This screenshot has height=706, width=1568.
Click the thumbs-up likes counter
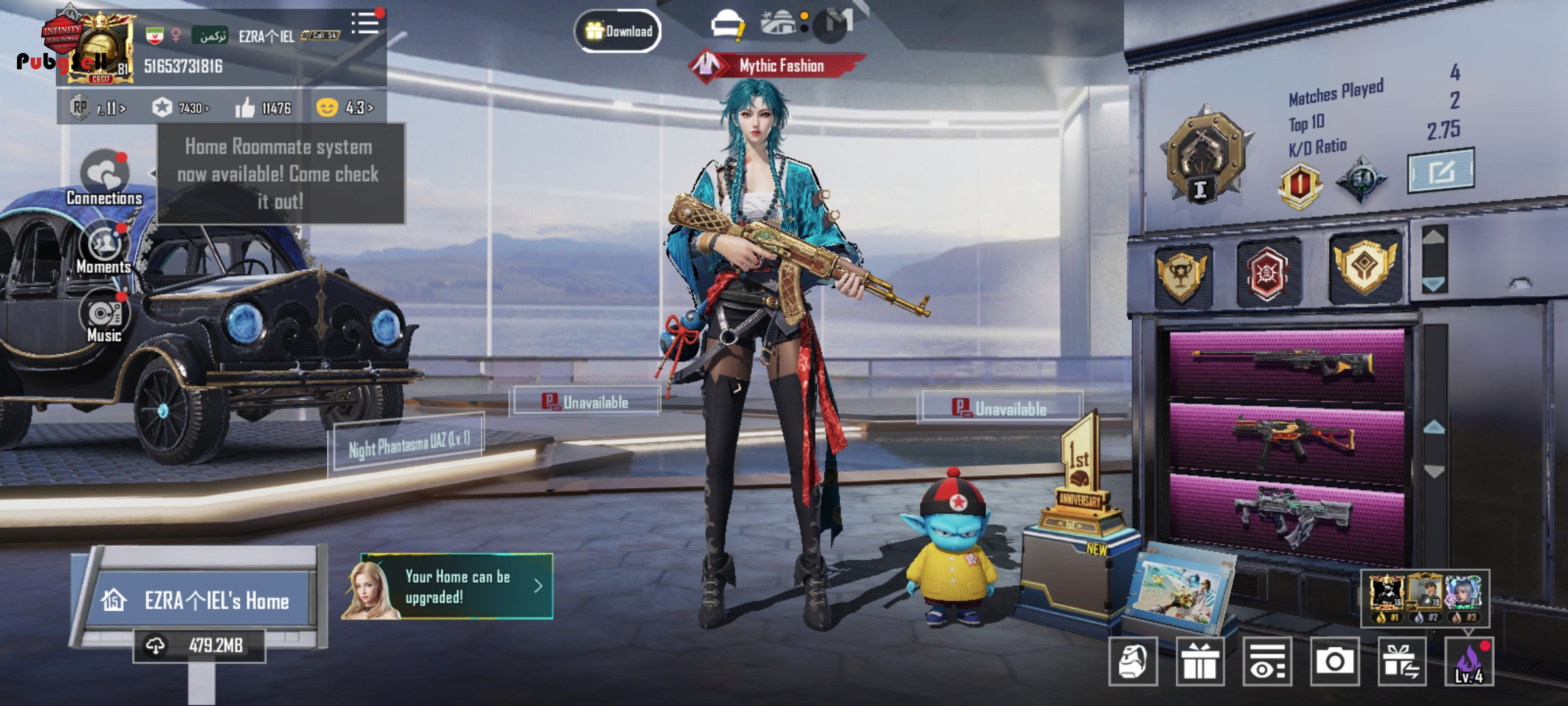tap(263, 108)
